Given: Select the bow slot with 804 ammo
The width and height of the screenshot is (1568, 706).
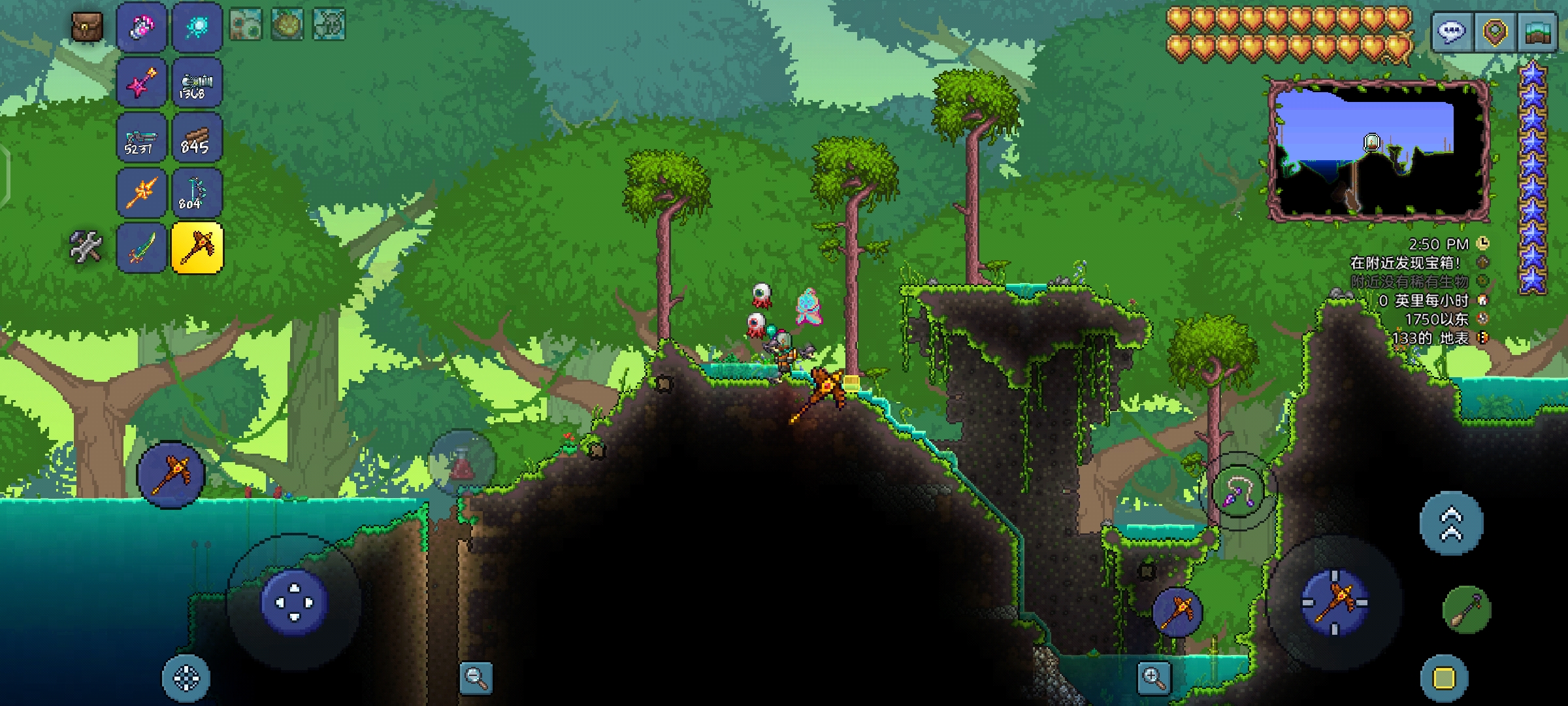Looking at the screenshot, I should pyautogui.click(x=197, y=193).
